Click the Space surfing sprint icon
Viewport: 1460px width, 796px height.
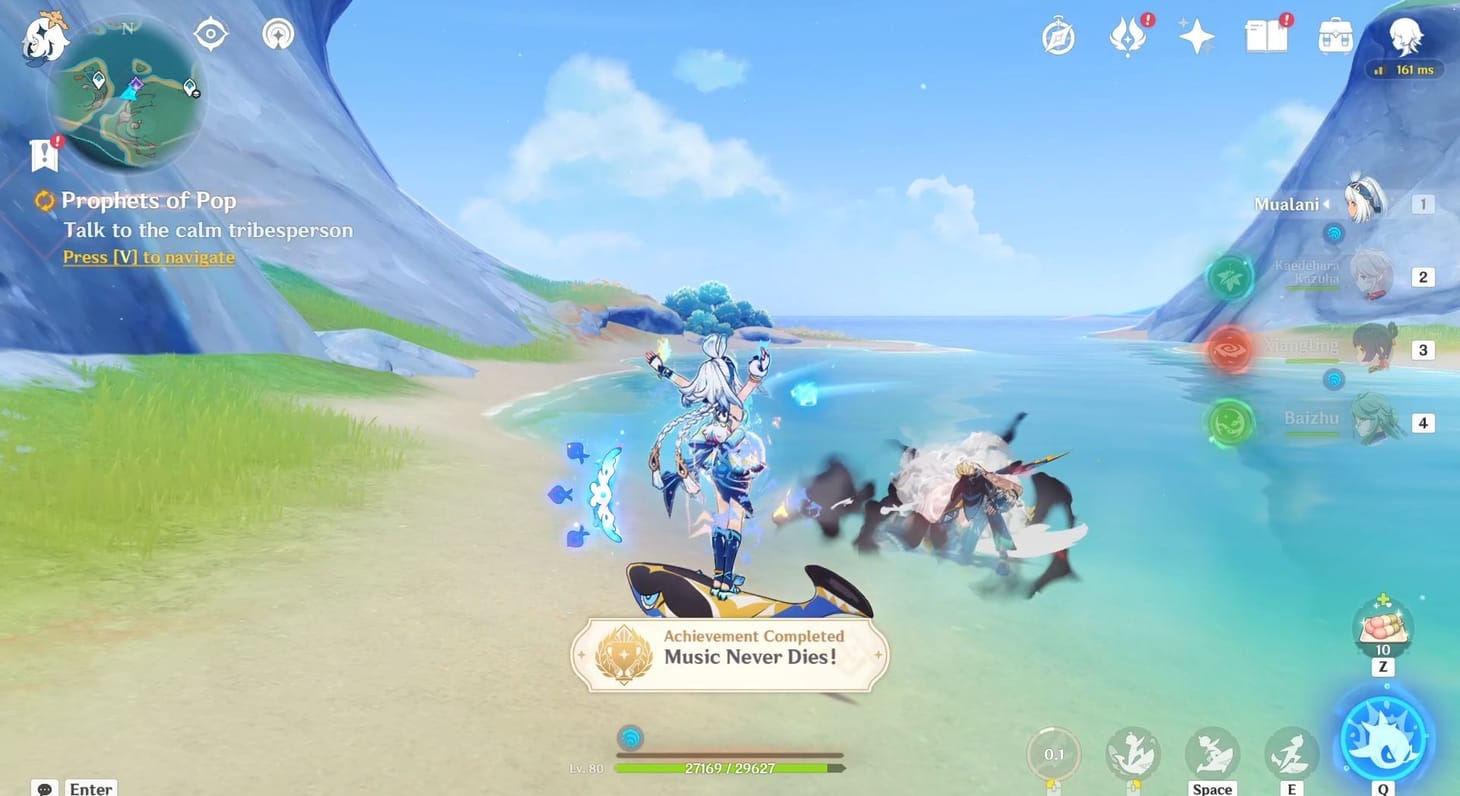coord(1212,750)
